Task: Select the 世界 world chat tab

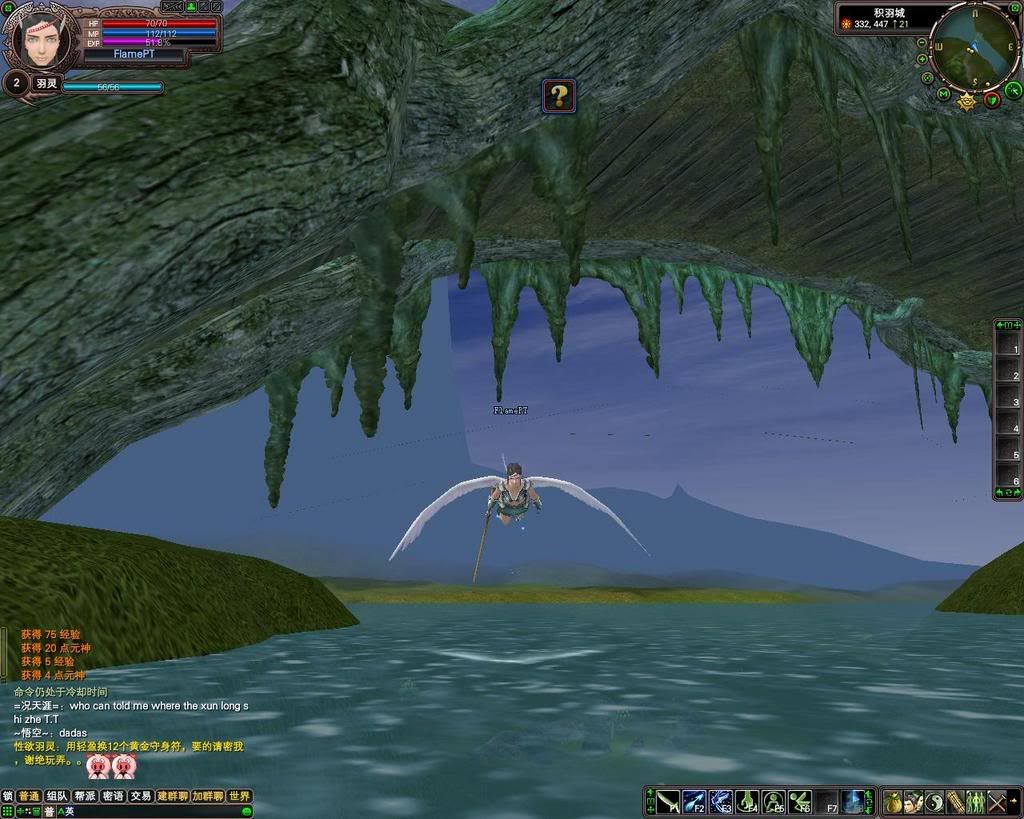Action: (239, 796)
